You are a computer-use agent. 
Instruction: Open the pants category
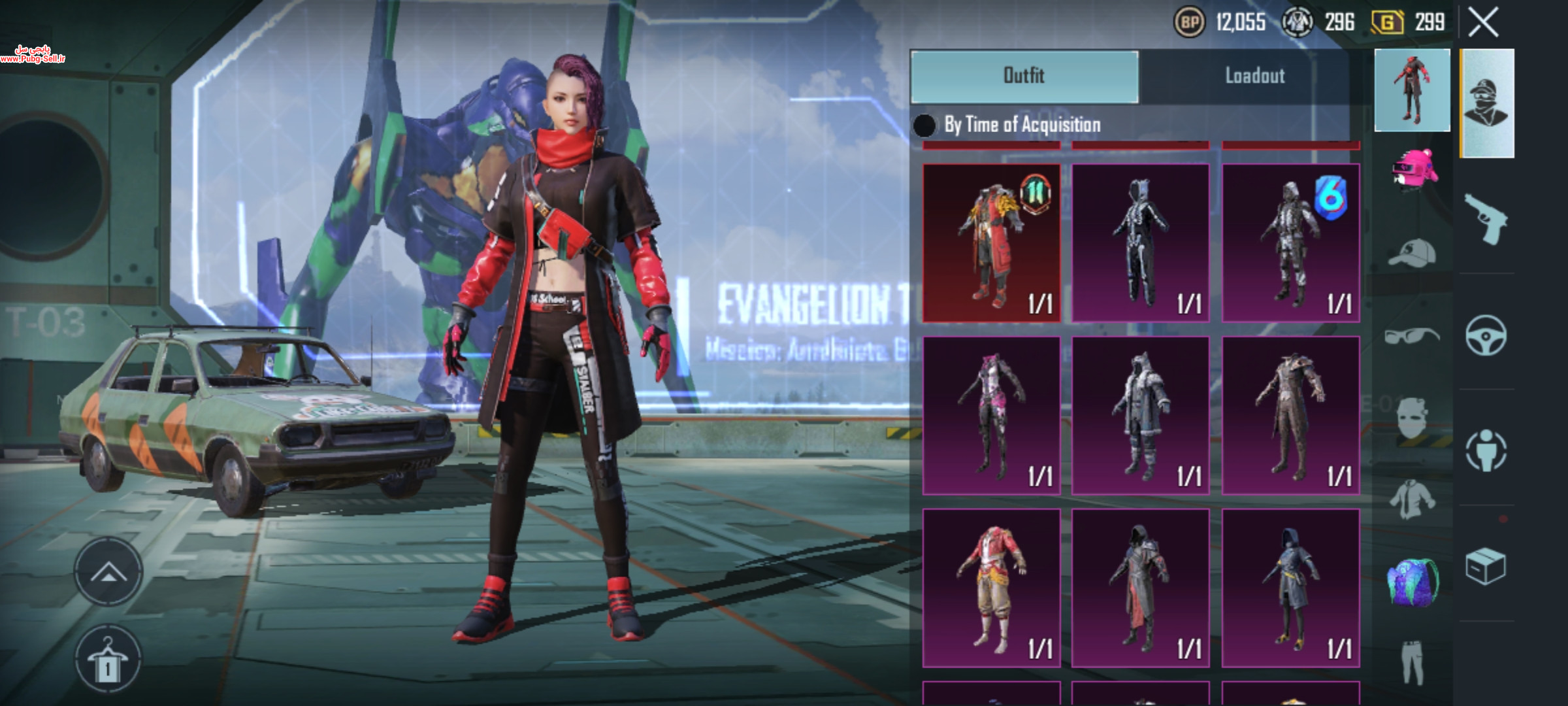coord(1413,662)
